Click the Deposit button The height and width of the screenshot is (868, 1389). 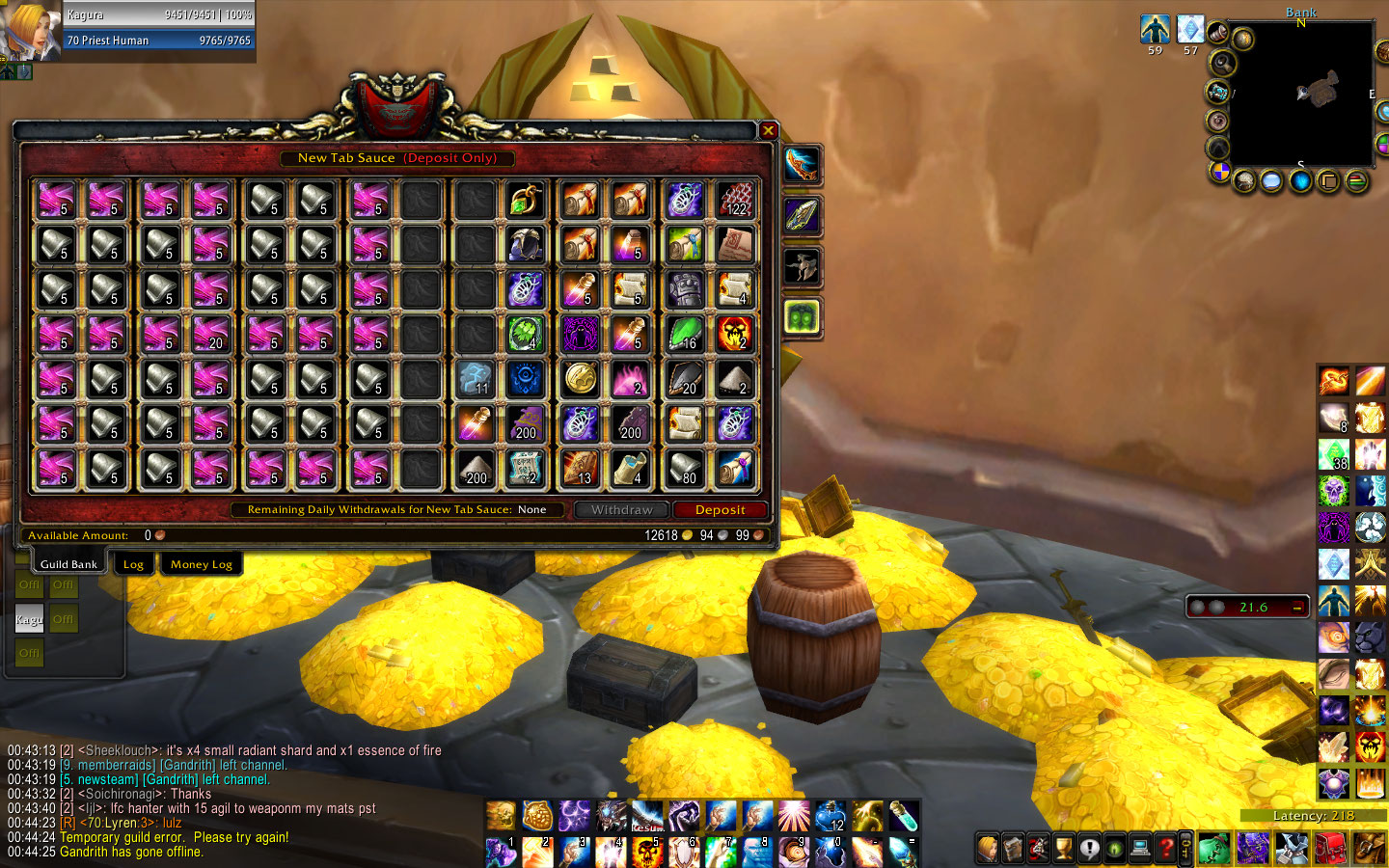720,510
